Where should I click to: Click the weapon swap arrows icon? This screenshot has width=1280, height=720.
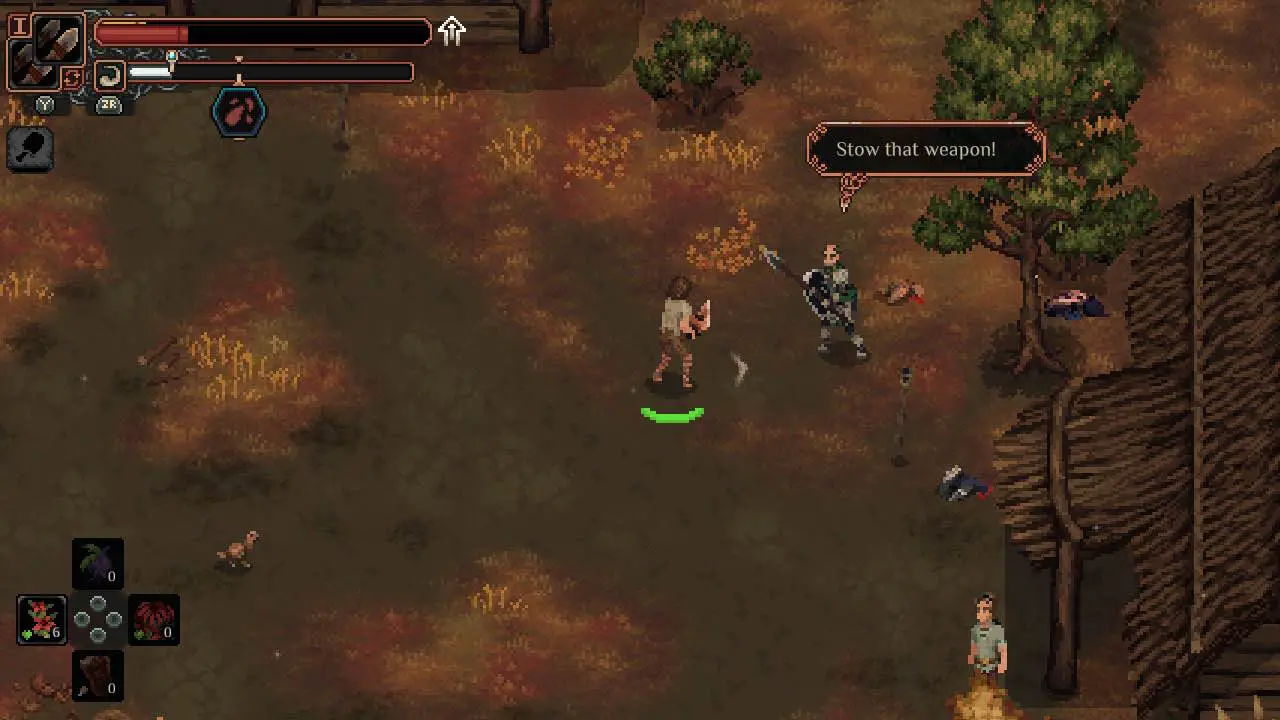[72, 78]
